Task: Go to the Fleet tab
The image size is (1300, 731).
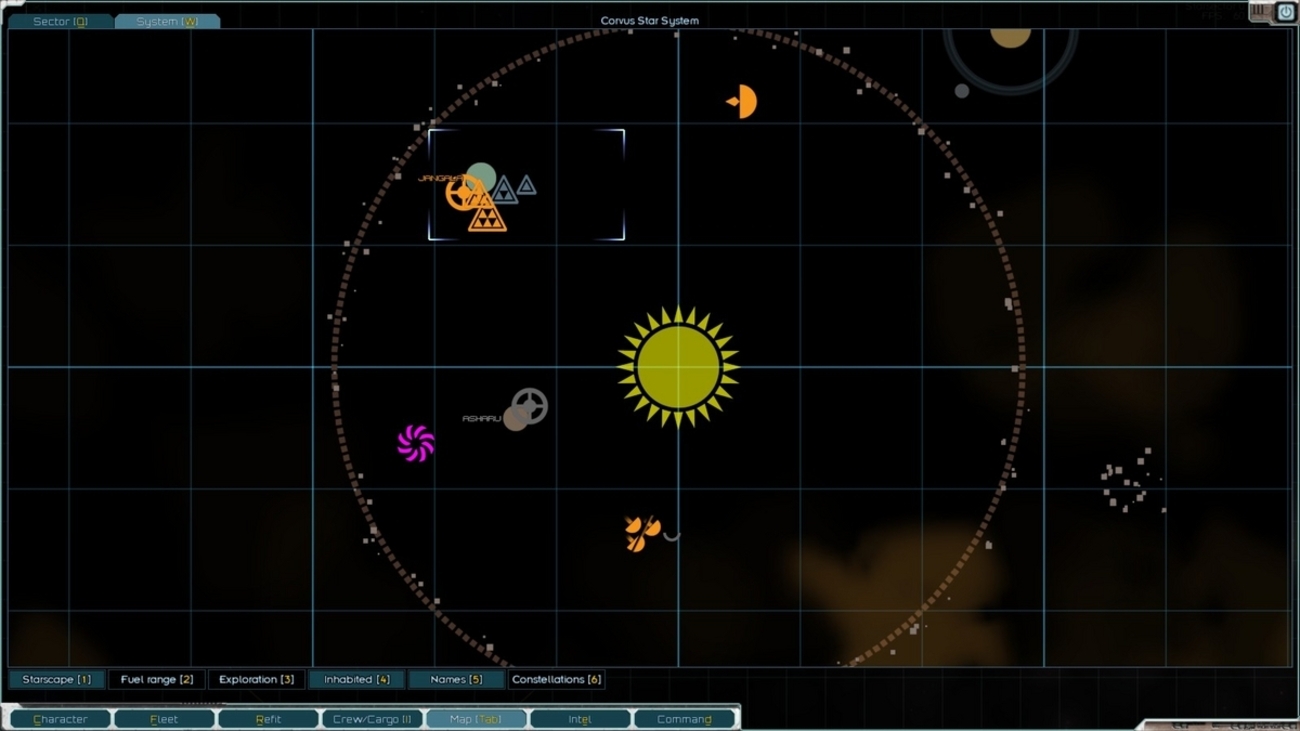Action: click(x=164, y=719)
